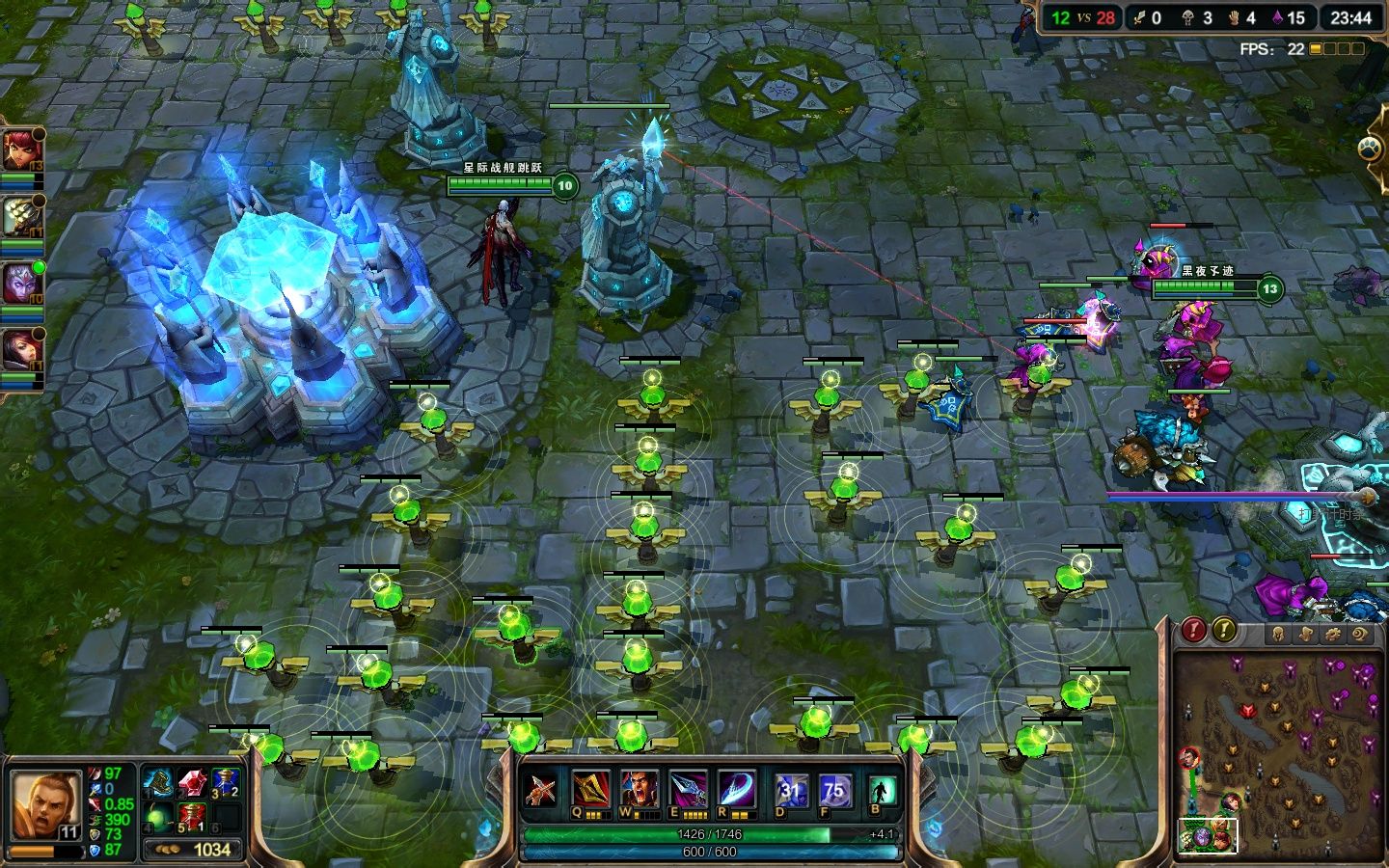The width and height of the screenshot is (1389, 868).
Task: Use the green orb item in slot 4
Action: tap(158, 817)
